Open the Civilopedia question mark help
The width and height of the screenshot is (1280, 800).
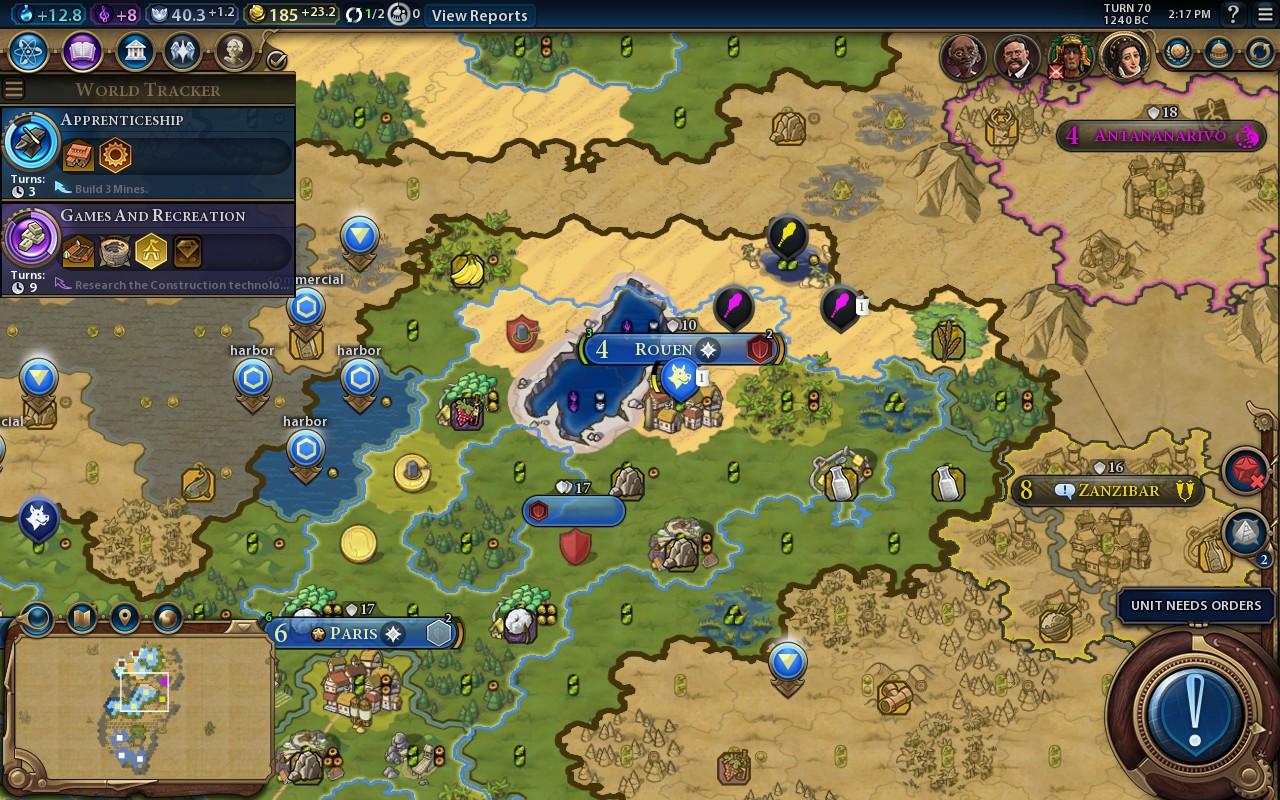click(x=1233, y=14)
